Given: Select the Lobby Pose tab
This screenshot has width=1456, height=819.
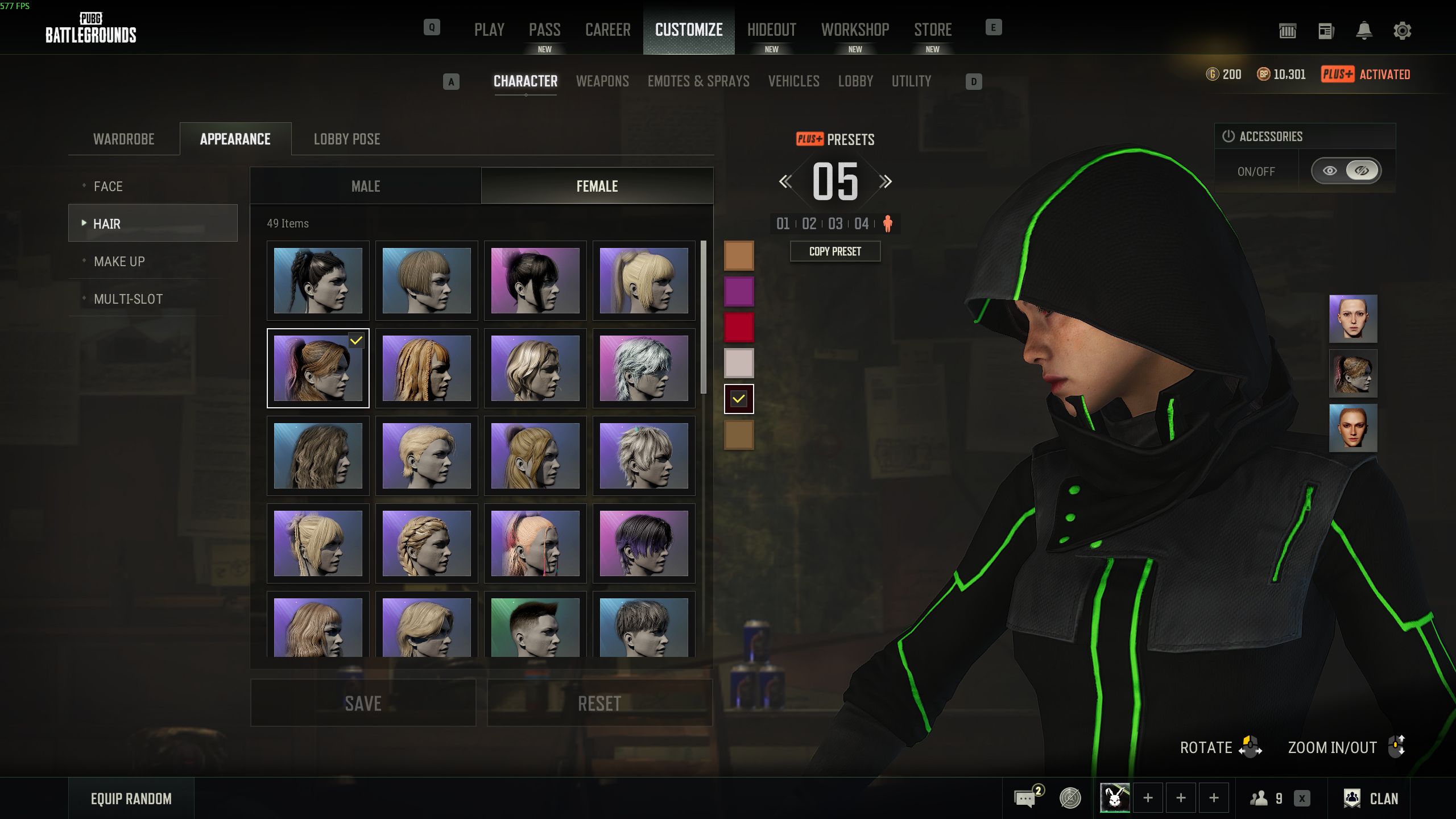Looking at the screenshot, I should [x=347, y=139].
